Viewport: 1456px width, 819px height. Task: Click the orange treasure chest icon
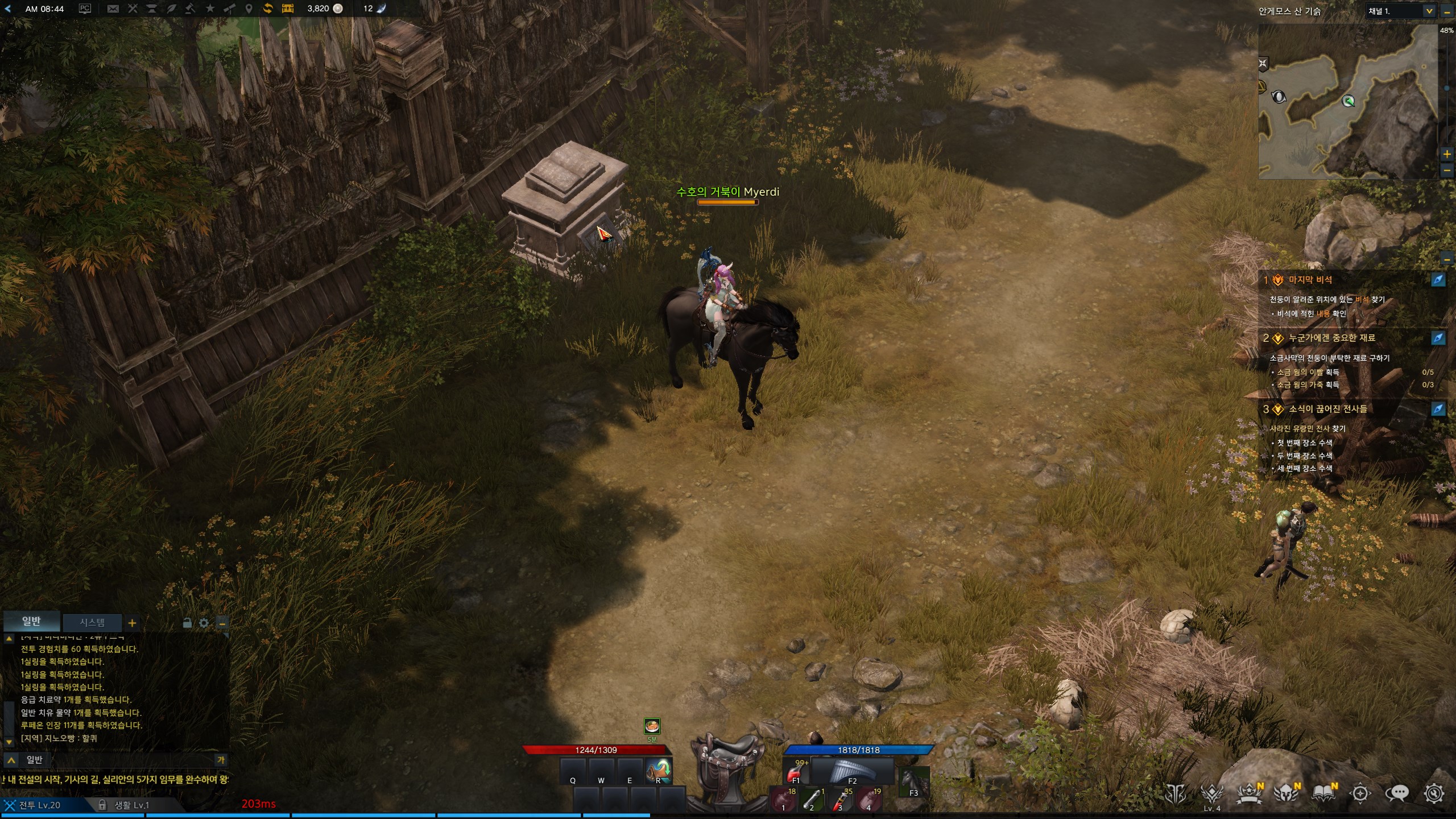pos(288,9)
